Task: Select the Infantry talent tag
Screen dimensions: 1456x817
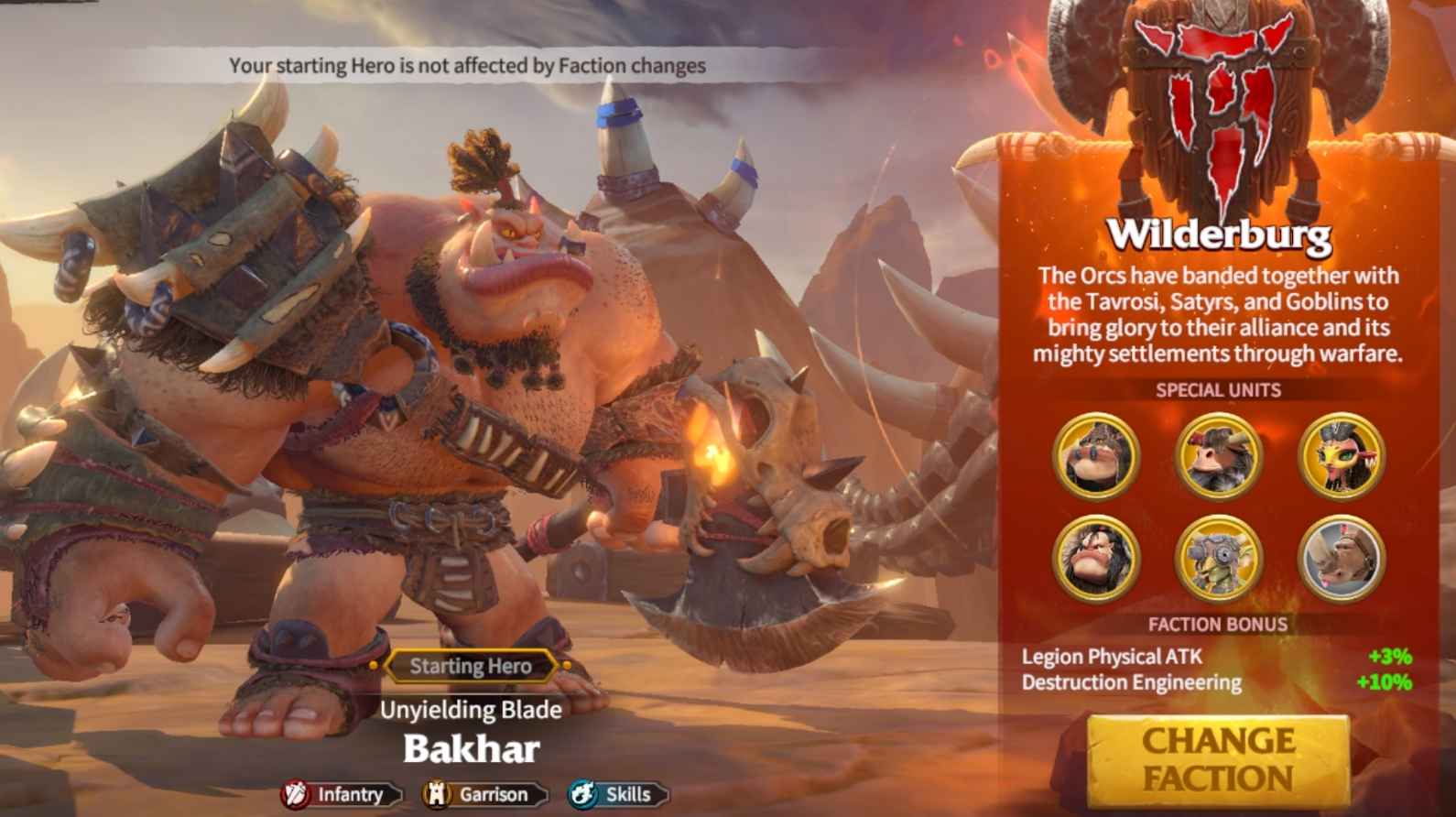Action: tap(341, 794)
